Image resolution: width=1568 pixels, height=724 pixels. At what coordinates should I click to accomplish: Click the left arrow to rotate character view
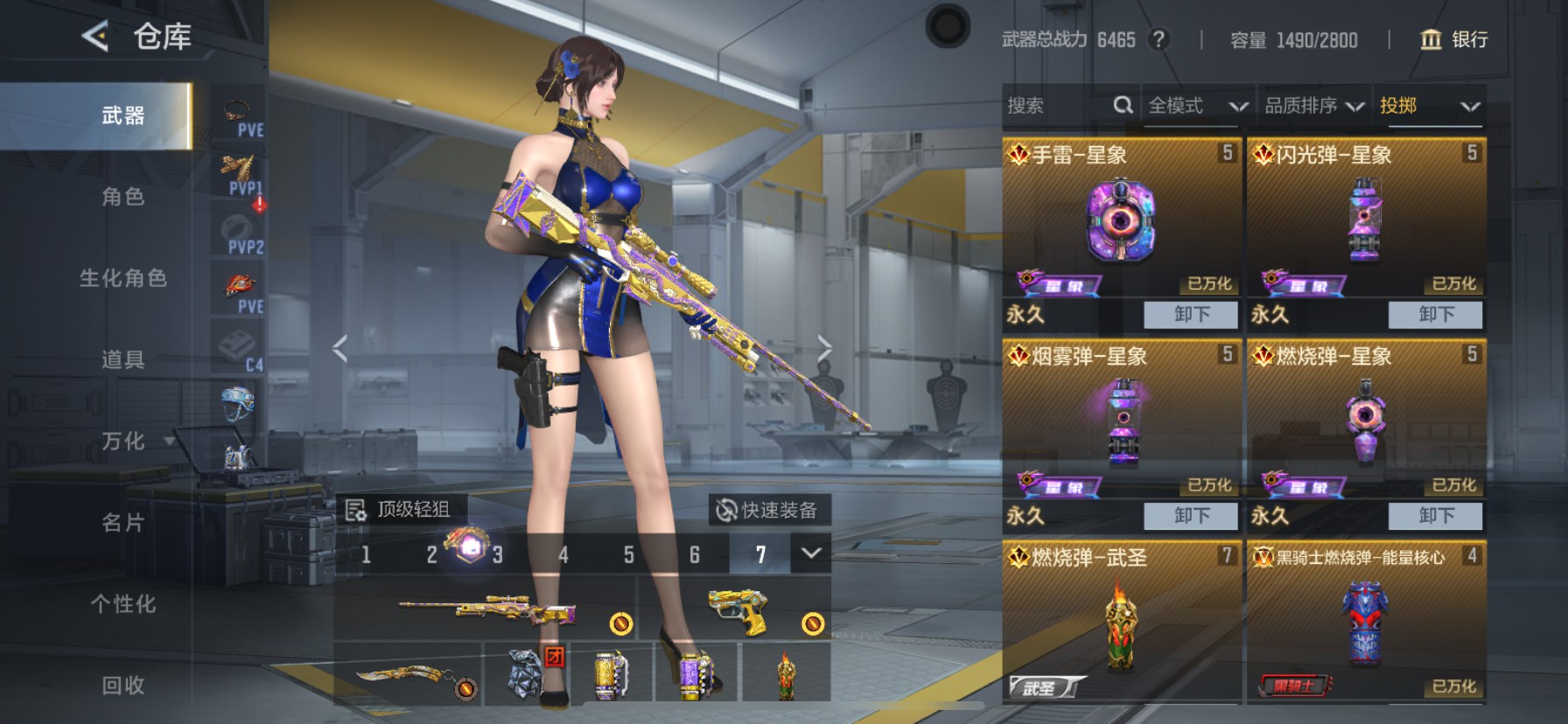coord(338,346)
